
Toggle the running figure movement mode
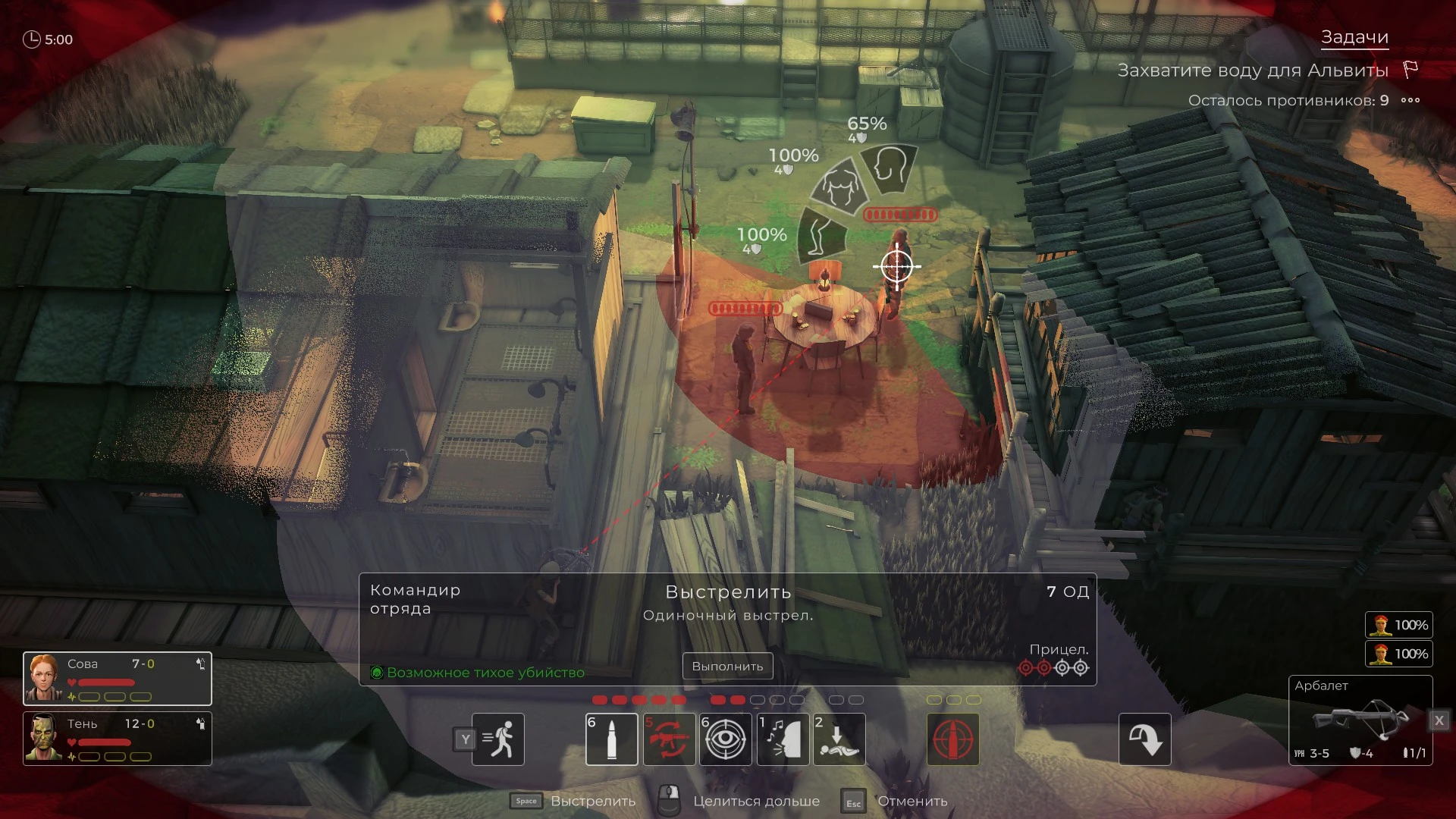[x=498, y=739]
